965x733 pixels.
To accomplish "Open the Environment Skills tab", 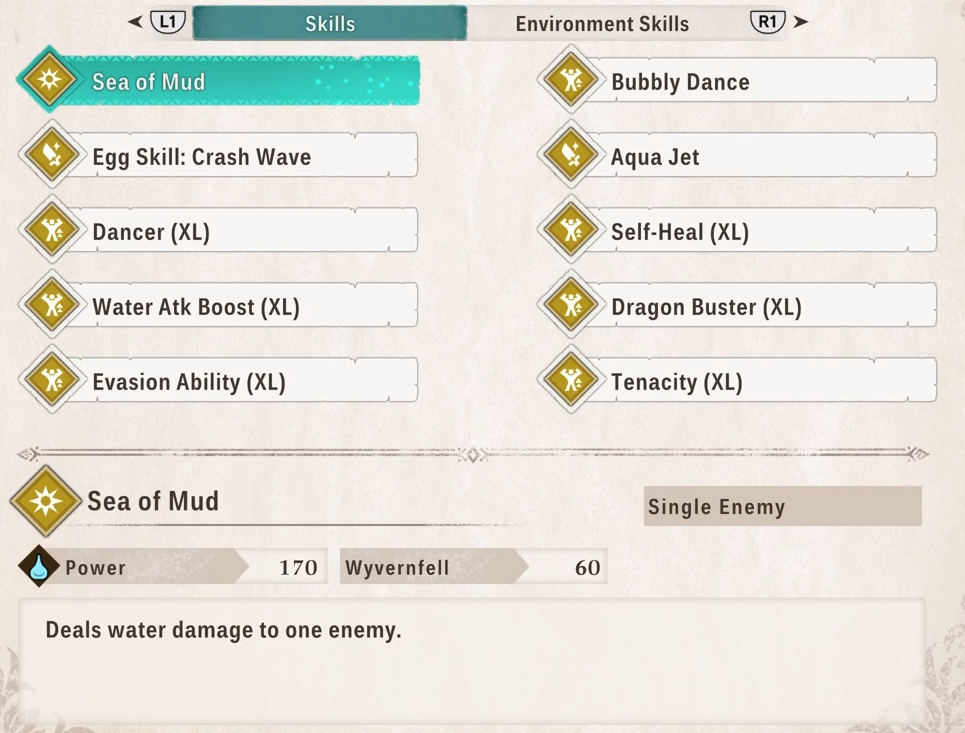I will [x=602, y=23].
